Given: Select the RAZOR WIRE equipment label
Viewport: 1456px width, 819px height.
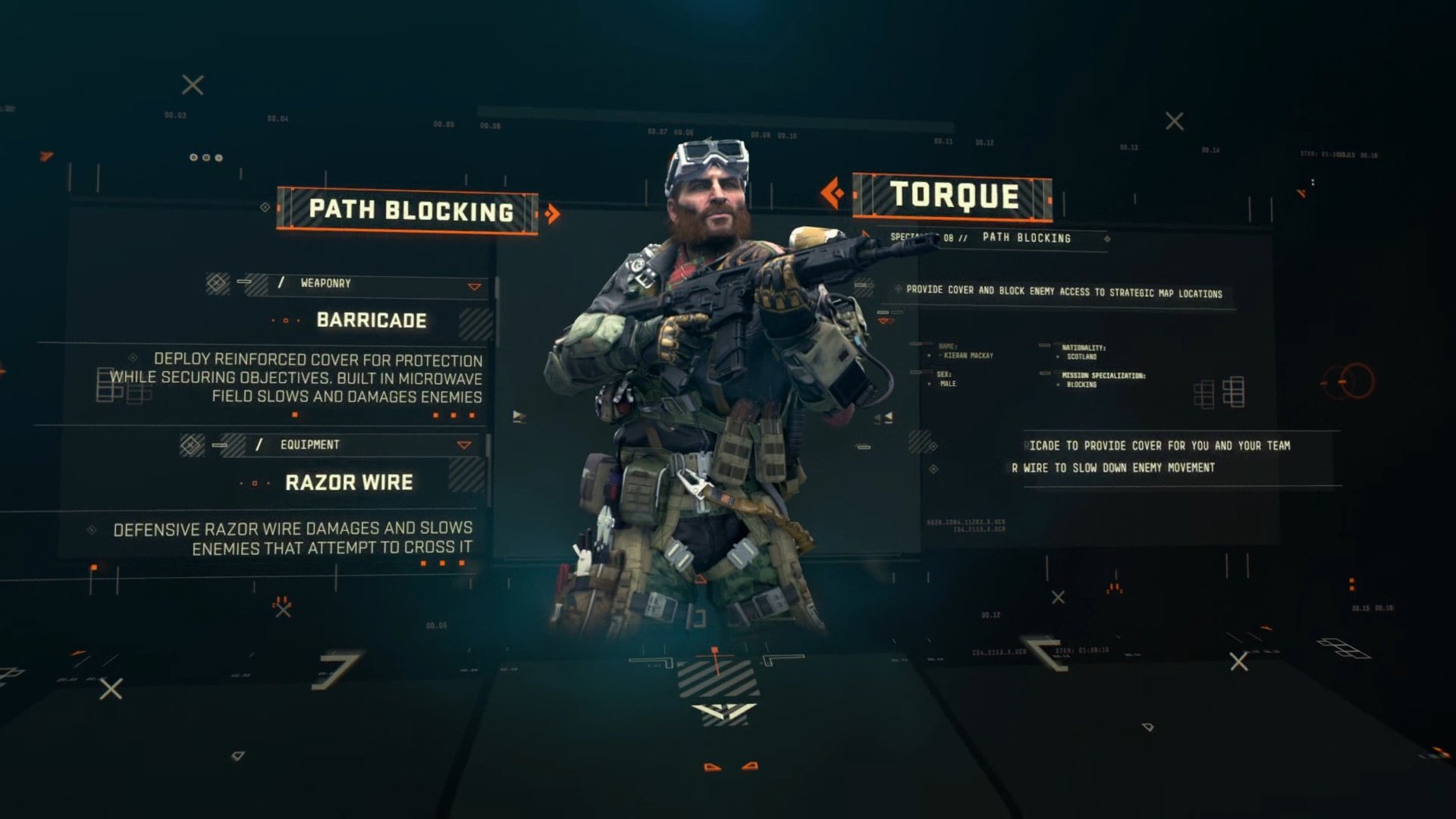Looking at the screenshot, I should tap(350, 481).
